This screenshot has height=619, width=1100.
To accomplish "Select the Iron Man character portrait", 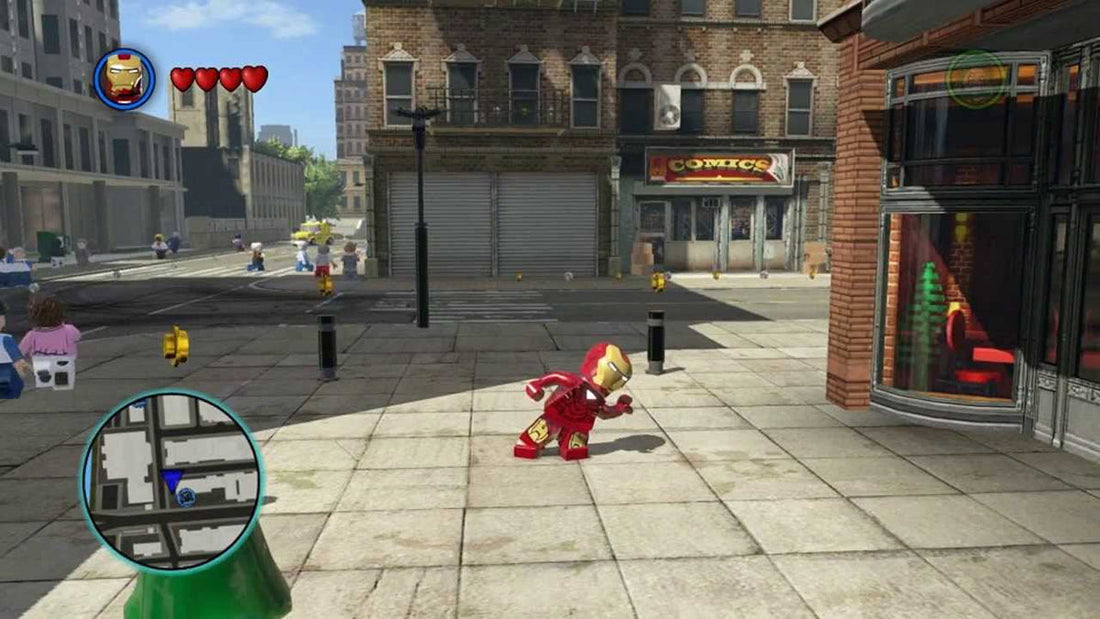I will coord(125,79).
